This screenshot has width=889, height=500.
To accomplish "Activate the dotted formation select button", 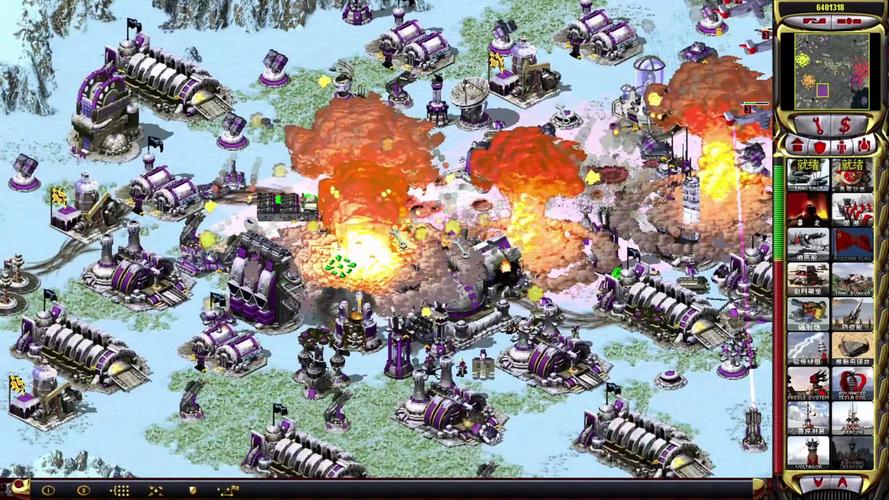I will pos(120,490).
